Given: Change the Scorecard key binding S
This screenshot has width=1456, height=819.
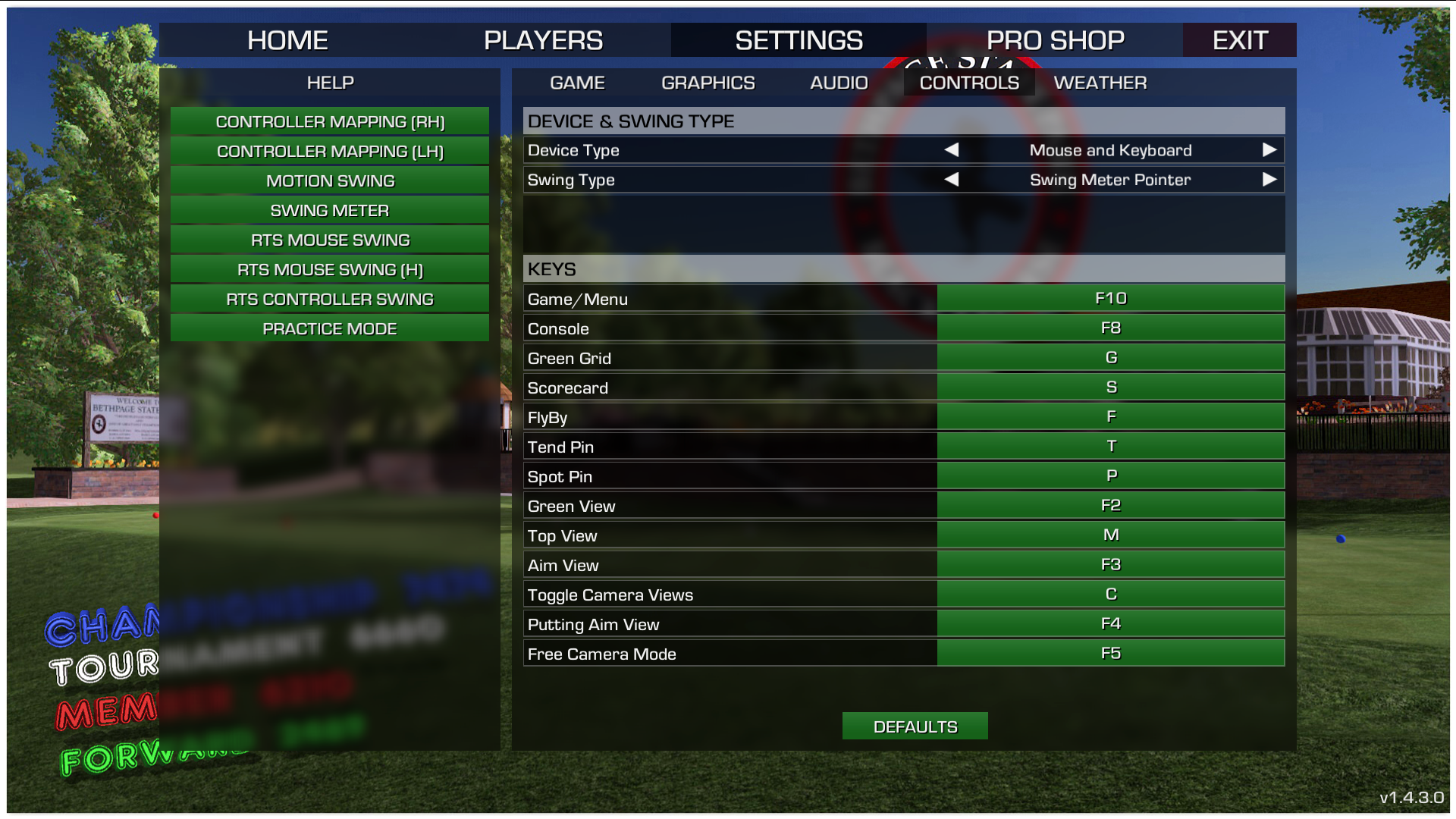Looking at the screenshot, I should click(1110, 387).
